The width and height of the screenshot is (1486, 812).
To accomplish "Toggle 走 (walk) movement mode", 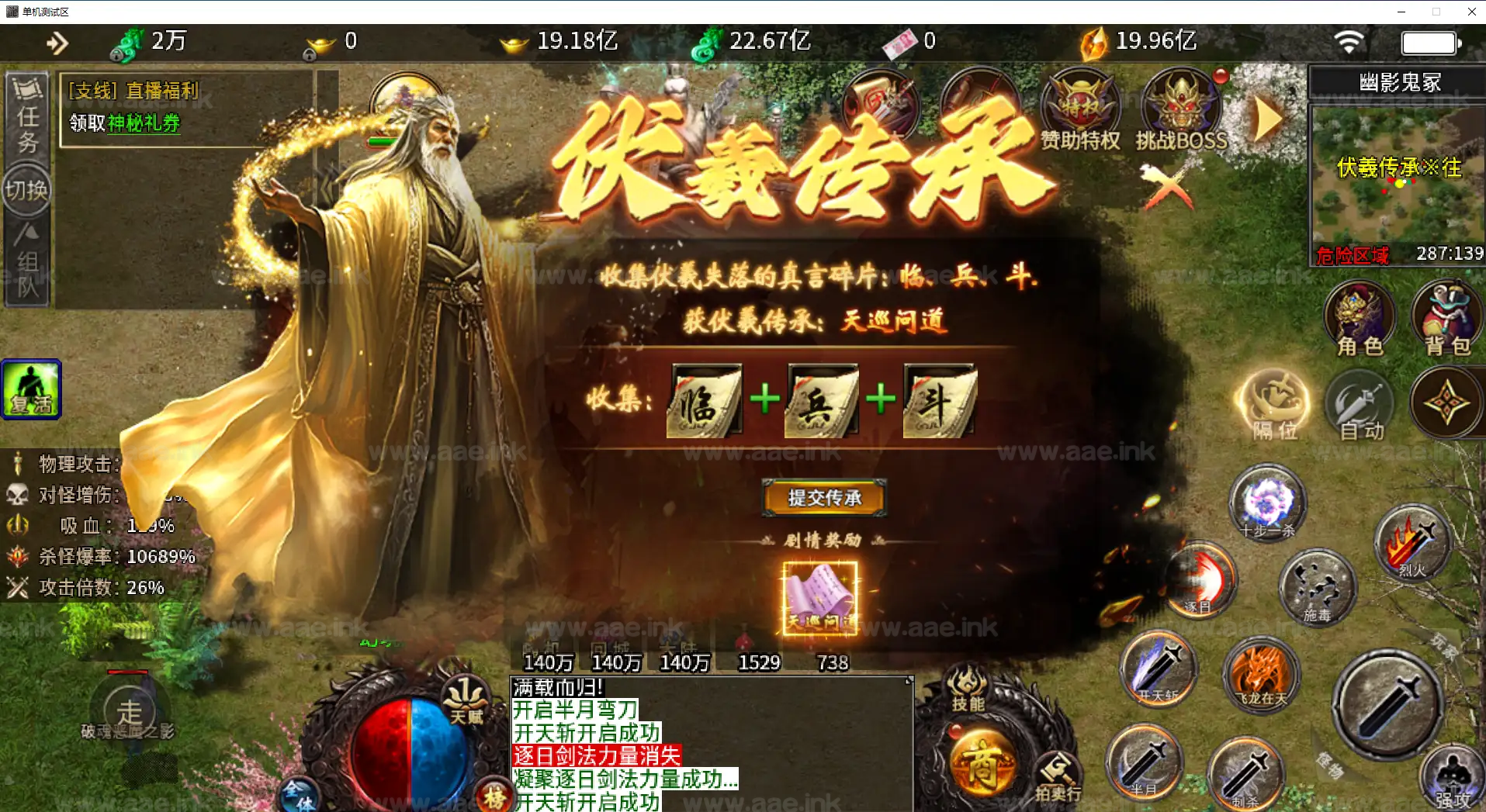I will coord(130,710).
